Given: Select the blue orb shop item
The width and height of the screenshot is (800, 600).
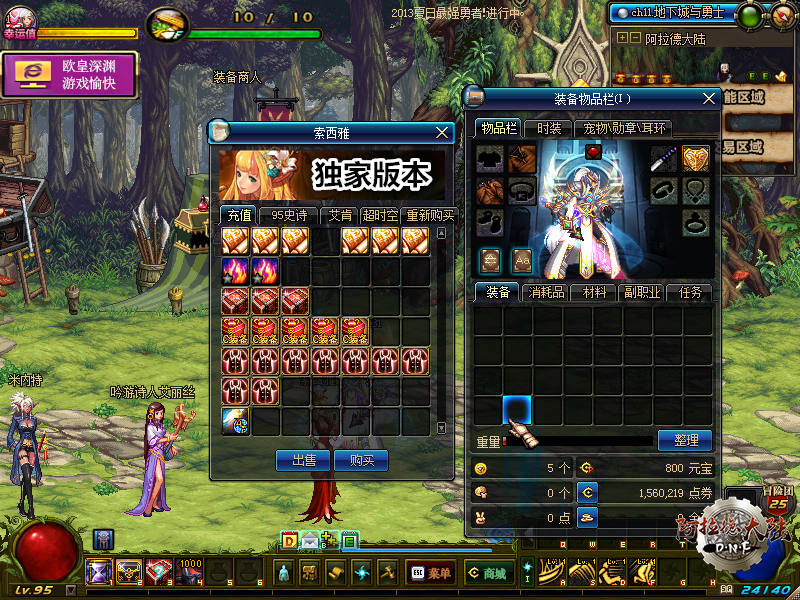Looking at the screenshot, I should click(235, 421).
